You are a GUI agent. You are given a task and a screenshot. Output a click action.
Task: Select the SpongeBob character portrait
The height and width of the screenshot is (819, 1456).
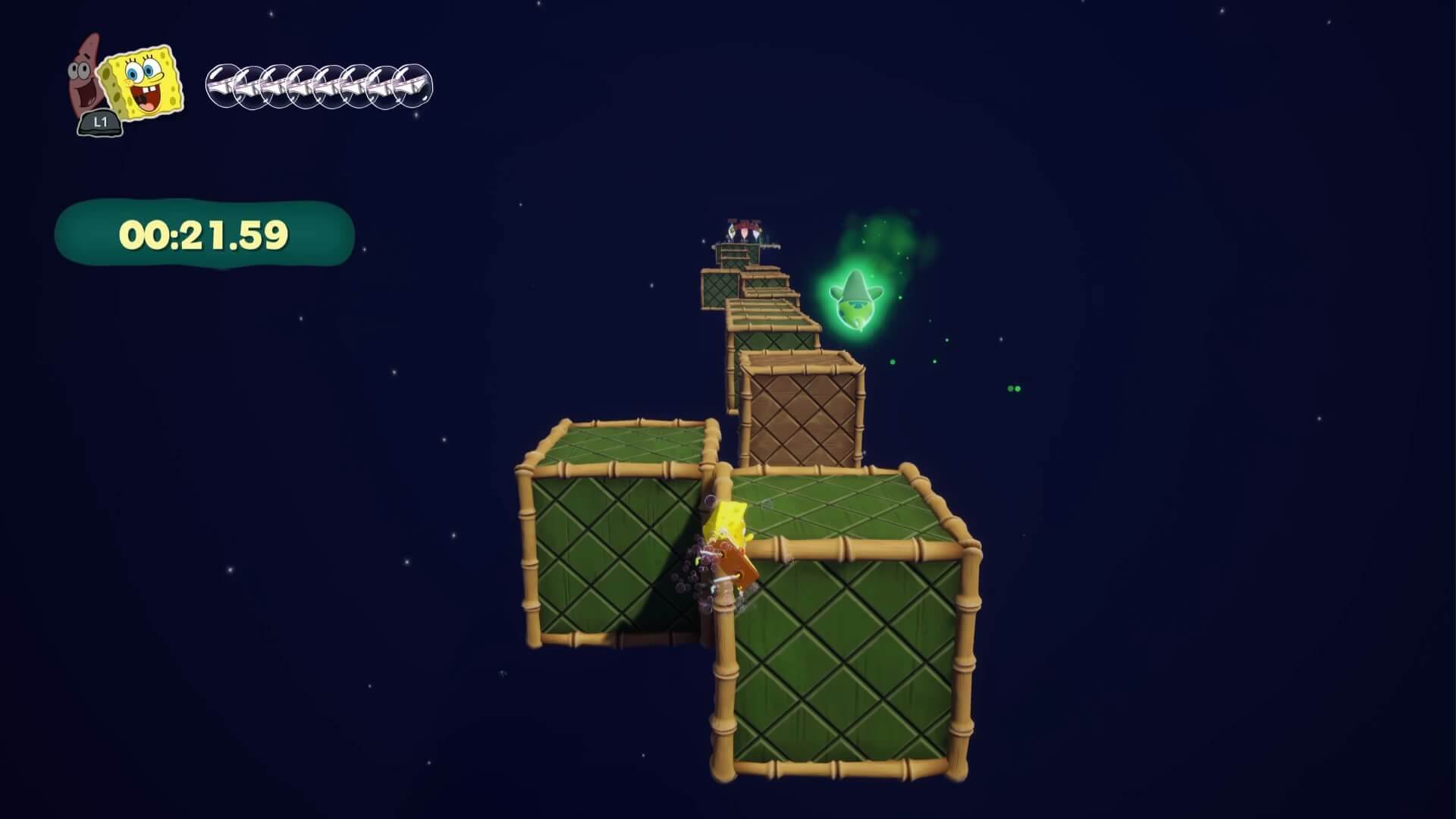pos(143,83)
